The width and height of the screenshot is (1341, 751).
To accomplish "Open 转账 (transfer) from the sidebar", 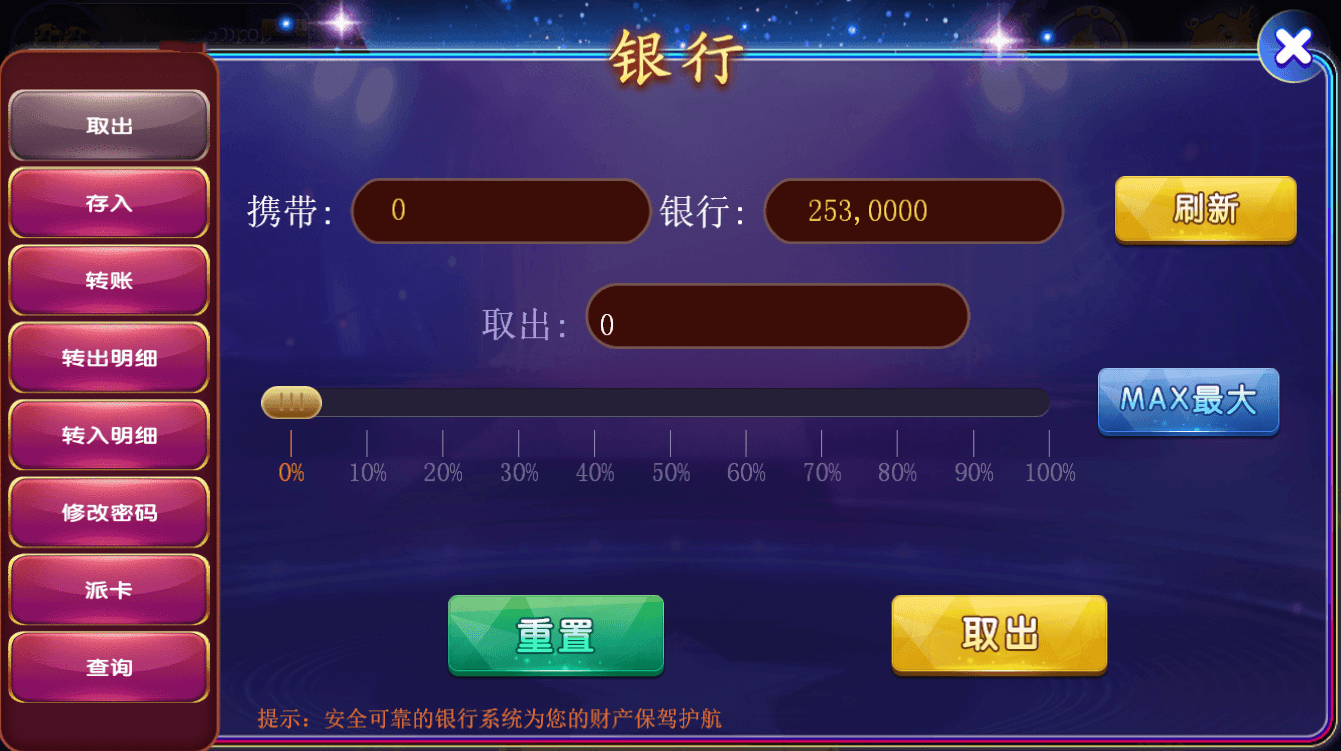I will pyautogui.click(x=109, y=280).
